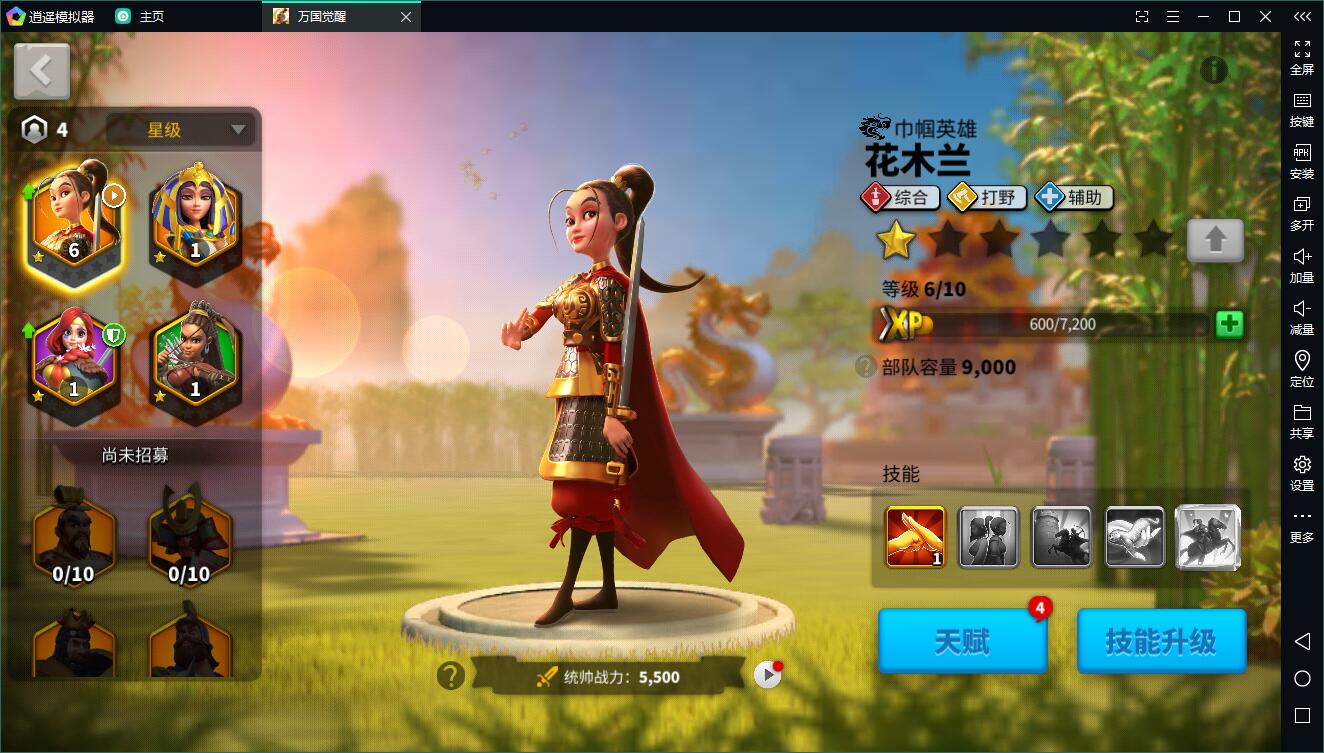View the first red active skill icon
Viewport: 1324px width, 753px height.
tap(915, 537)
